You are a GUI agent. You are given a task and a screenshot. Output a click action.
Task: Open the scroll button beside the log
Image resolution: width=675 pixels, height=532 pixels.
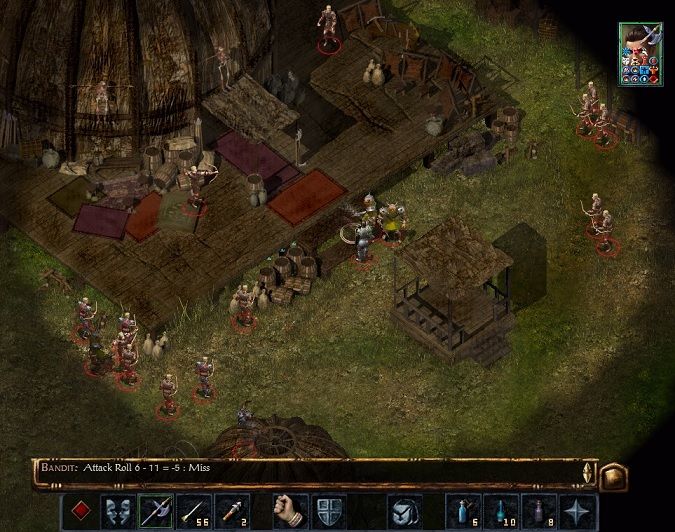click(x=613, y=476)
